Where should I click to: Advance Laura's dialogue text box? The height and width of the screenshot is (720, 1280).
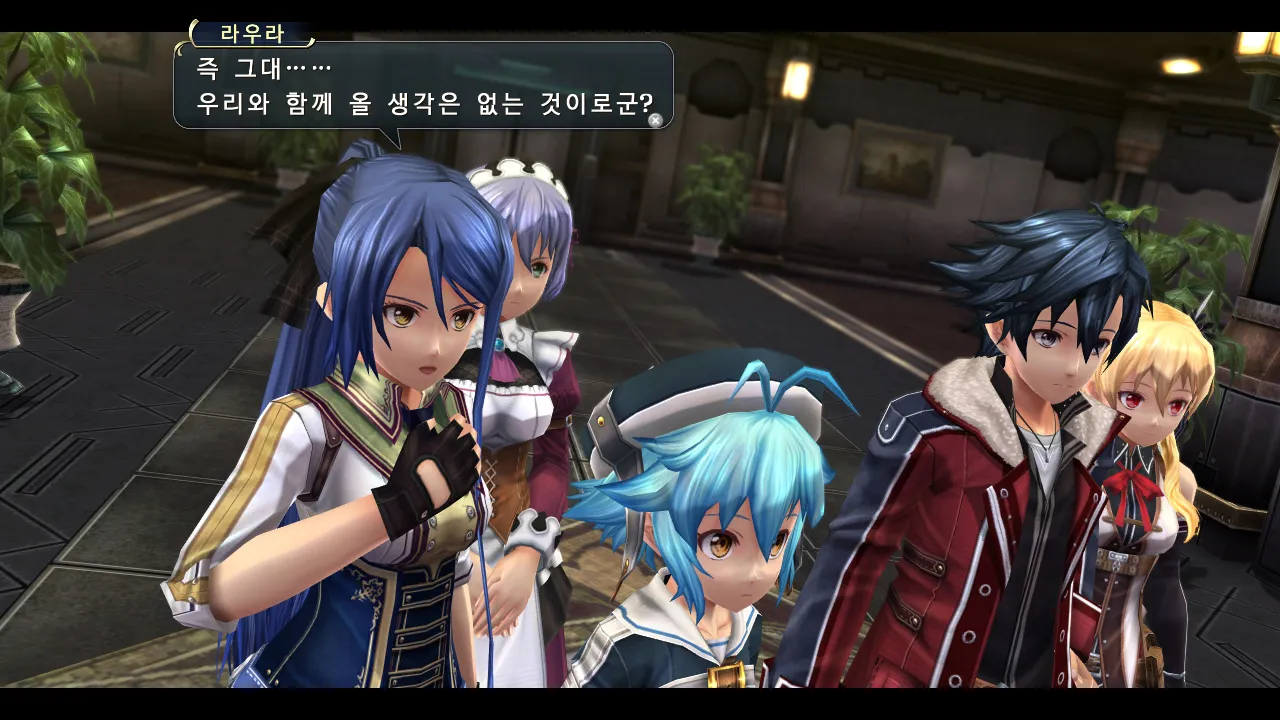[655, 120]
